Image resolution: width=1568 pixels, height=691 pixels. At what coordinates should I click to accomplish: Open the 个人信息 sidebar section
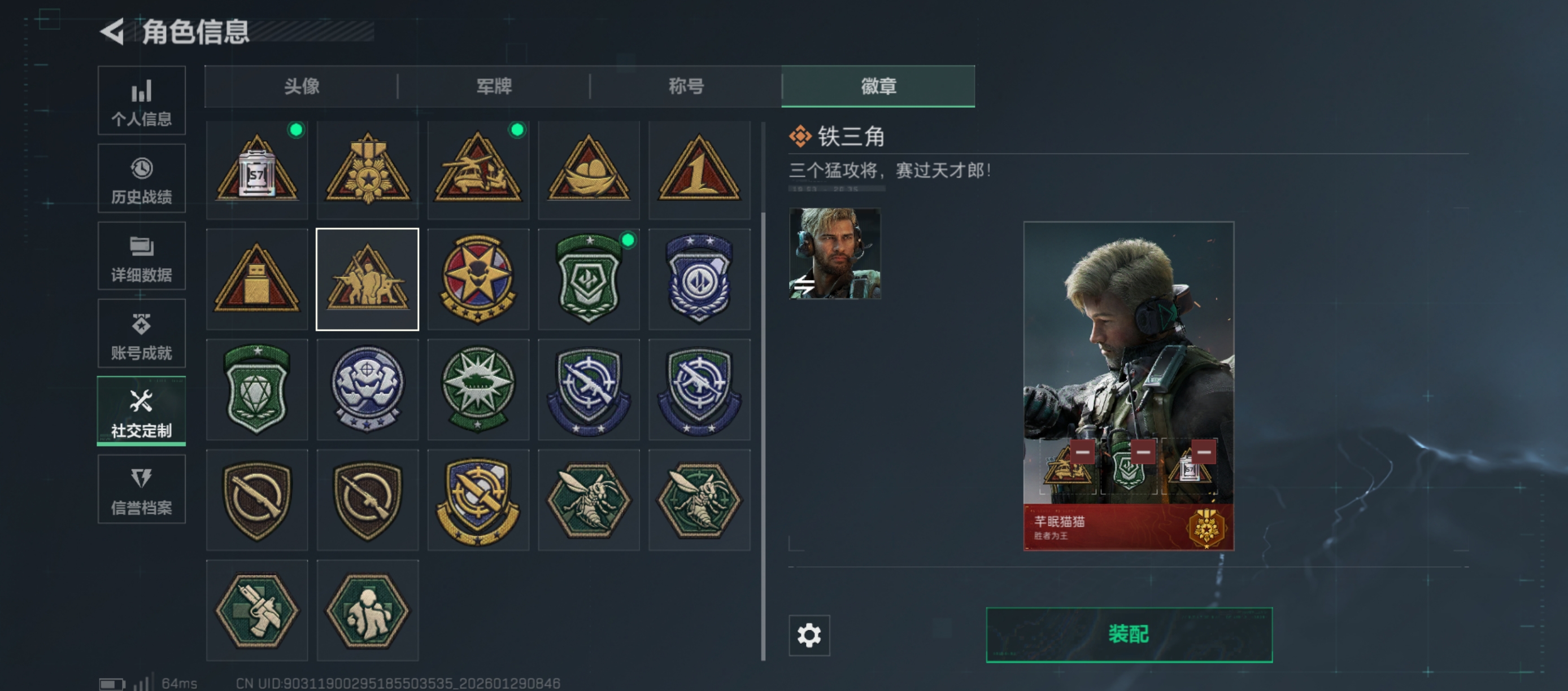141,101
